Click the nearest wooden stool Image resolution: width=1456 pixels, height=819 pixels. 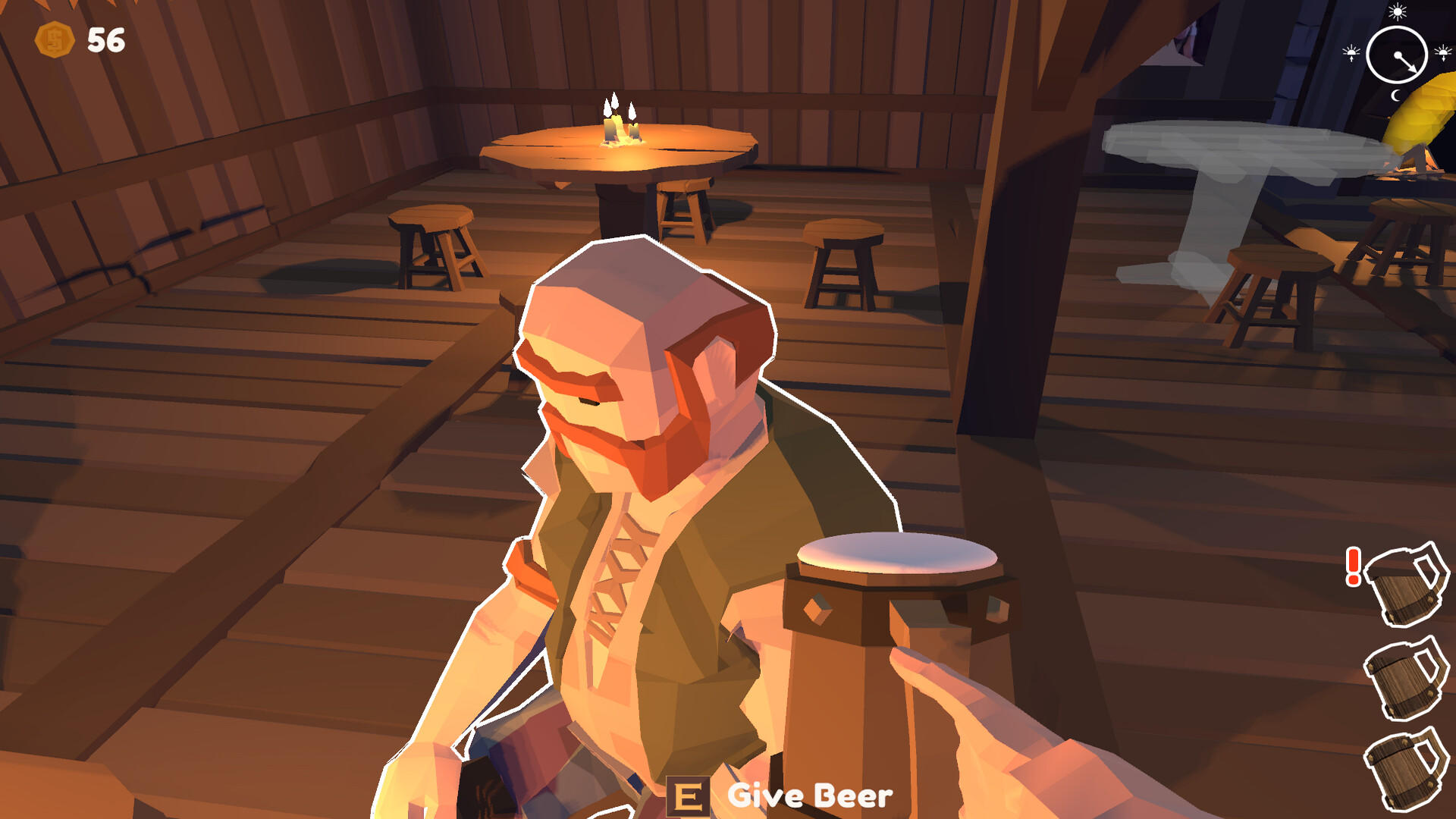point(432,243)
